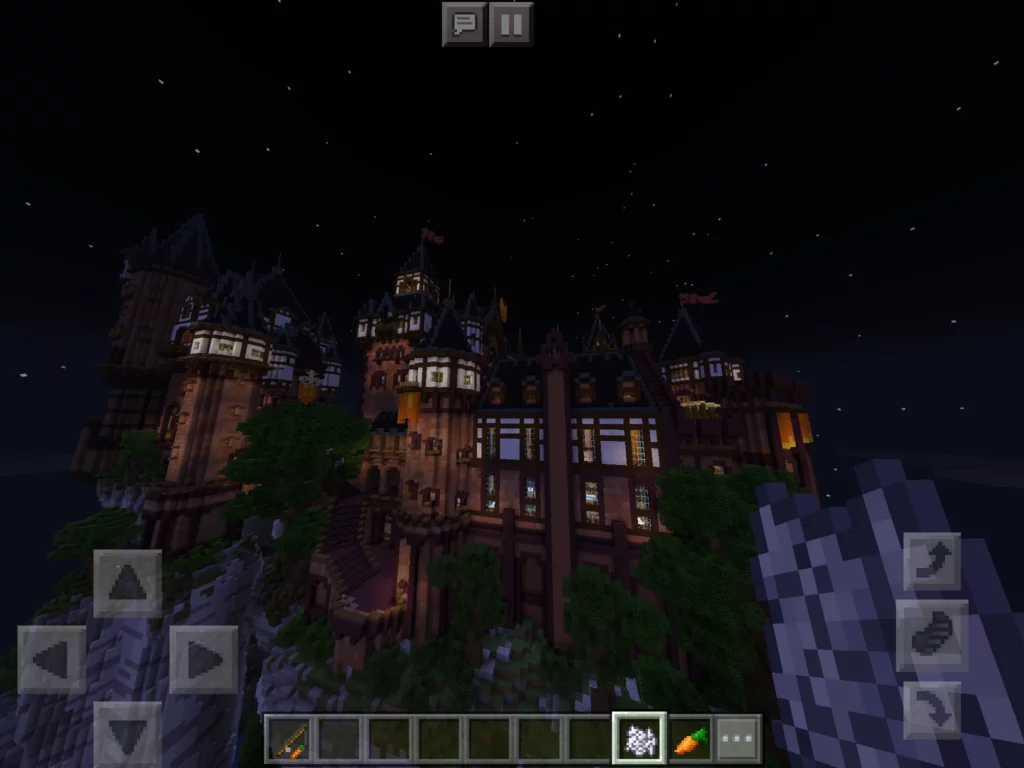This screenshot has height=768, width=1024.
Task: Open the chat window
Action: 464,24
